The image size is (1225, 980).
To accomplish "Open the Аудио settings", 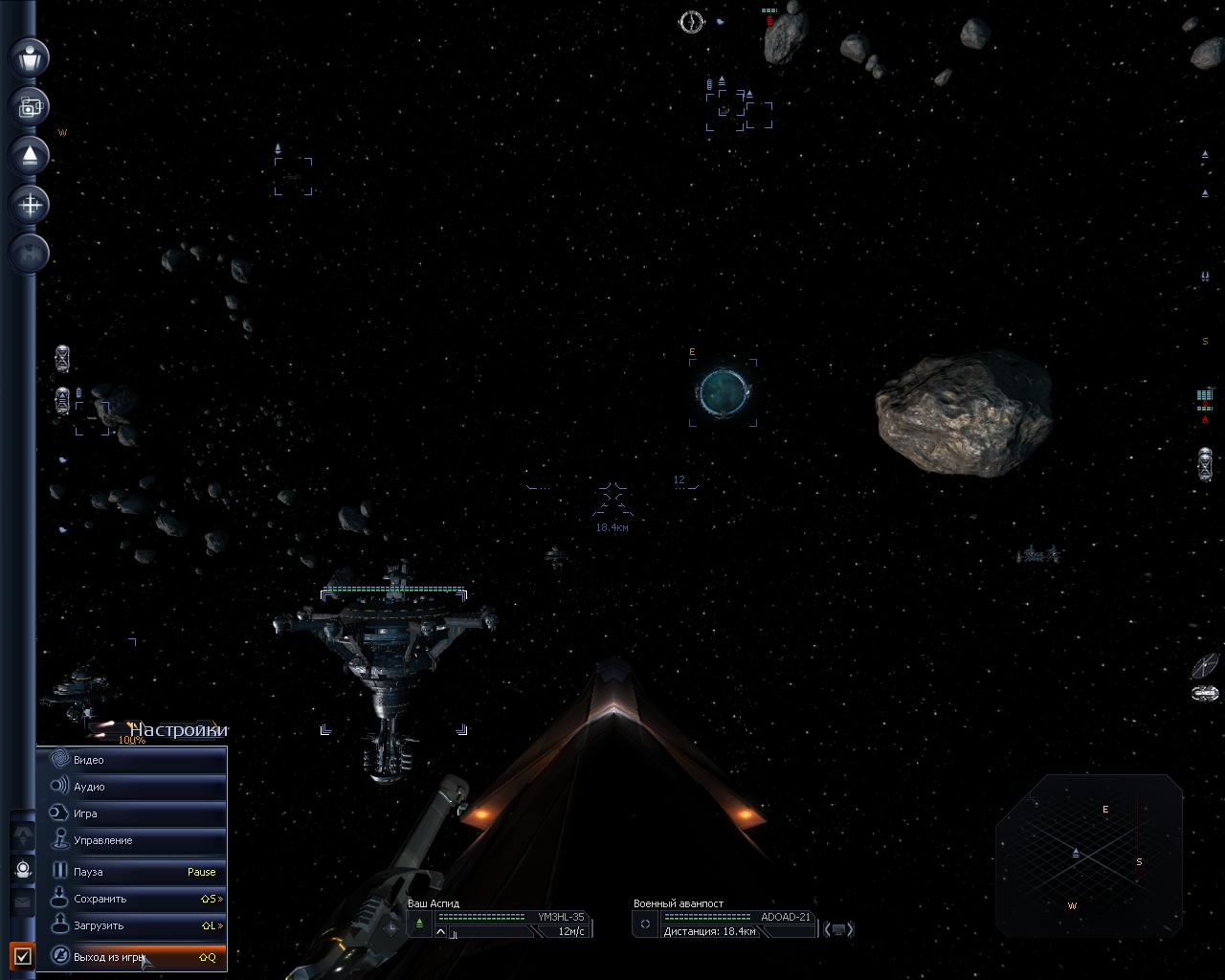I will tap(131, 787).
